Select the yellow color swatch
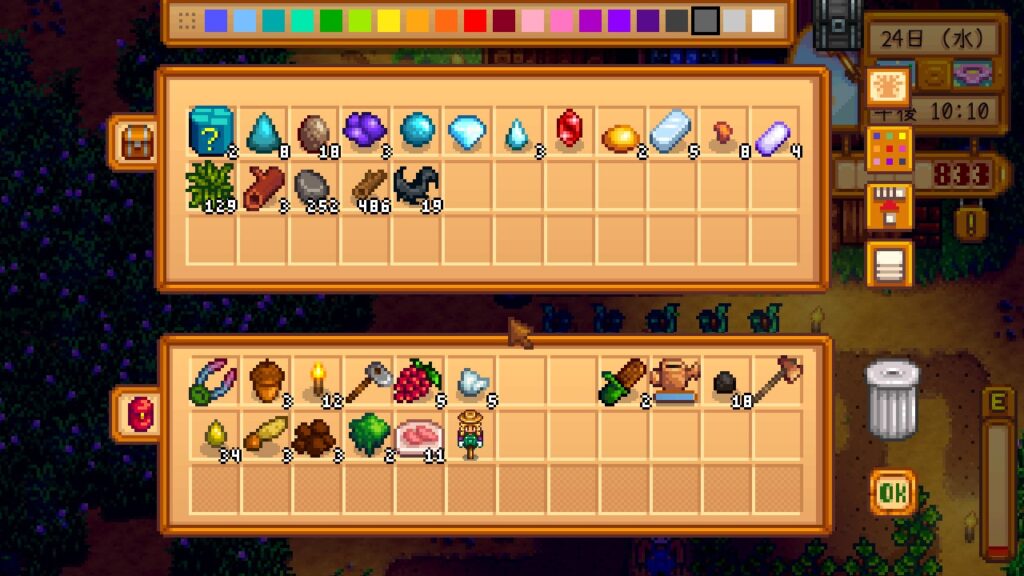This screenshot has height=576, width=1024. pos(388,21)
